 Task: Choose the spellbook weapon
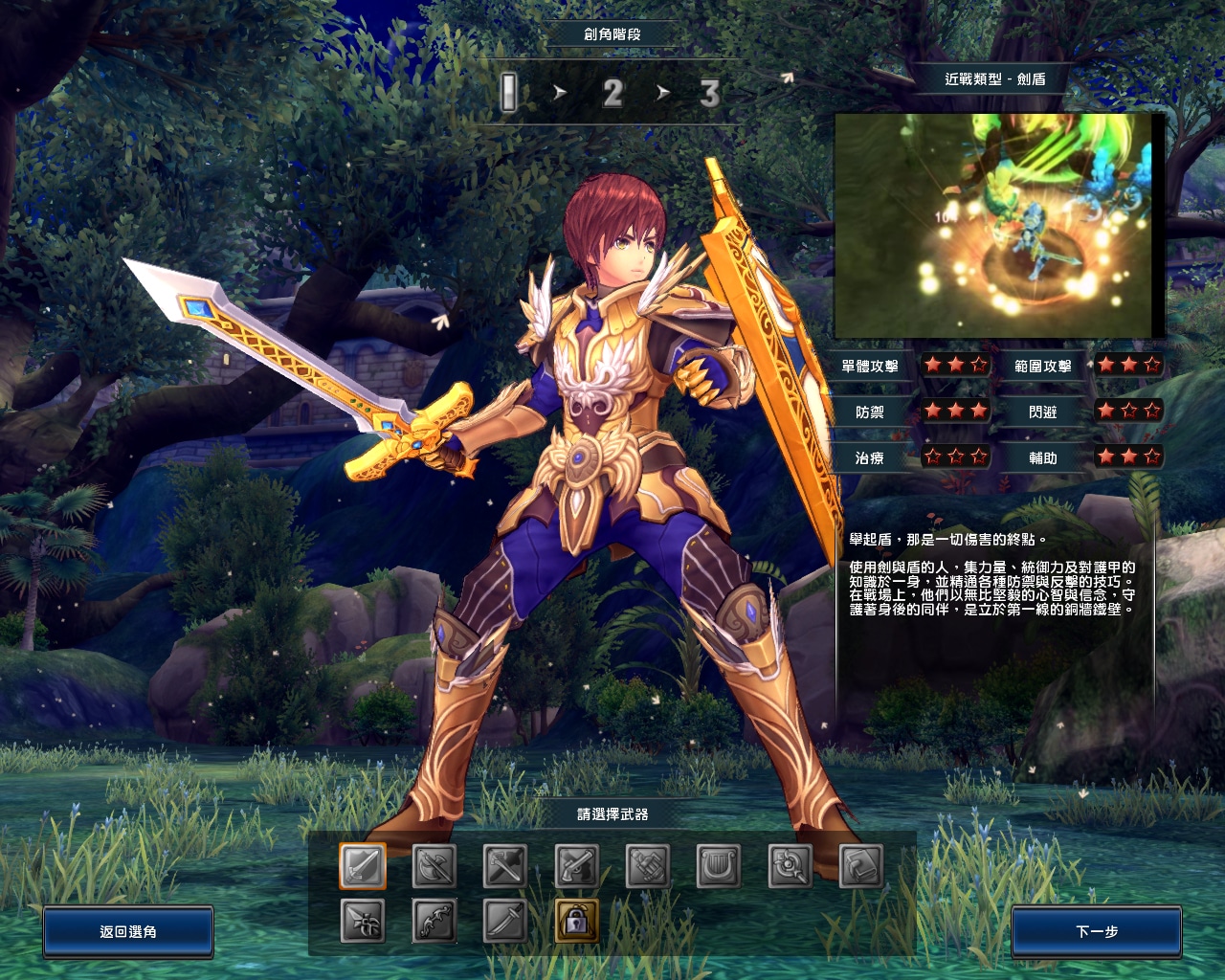pyautogui.click(x=861, y=867)
